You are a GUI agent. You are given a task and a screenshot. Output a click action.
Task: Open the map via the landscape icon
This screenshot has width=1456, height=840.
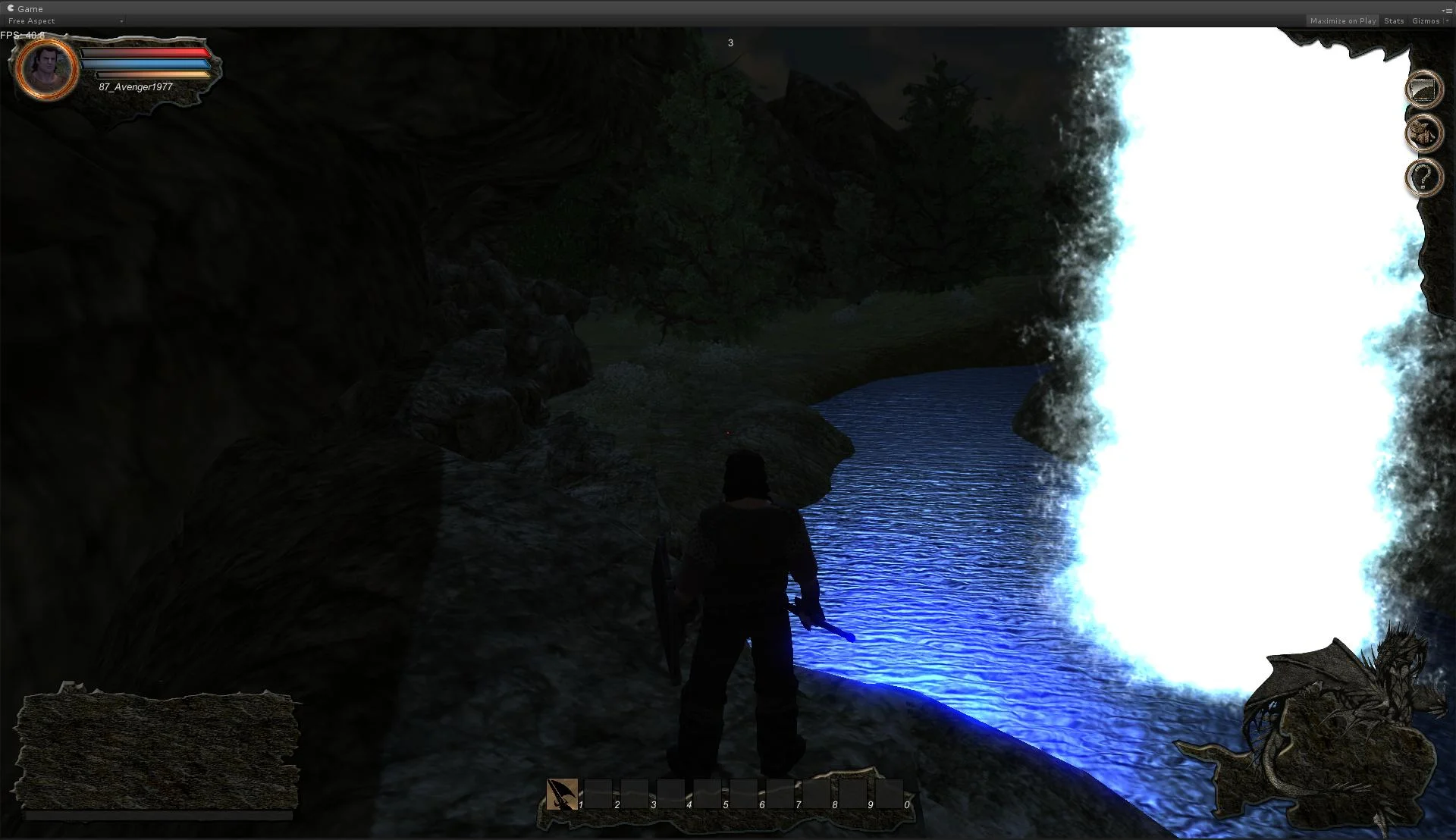click(1425, 89)
